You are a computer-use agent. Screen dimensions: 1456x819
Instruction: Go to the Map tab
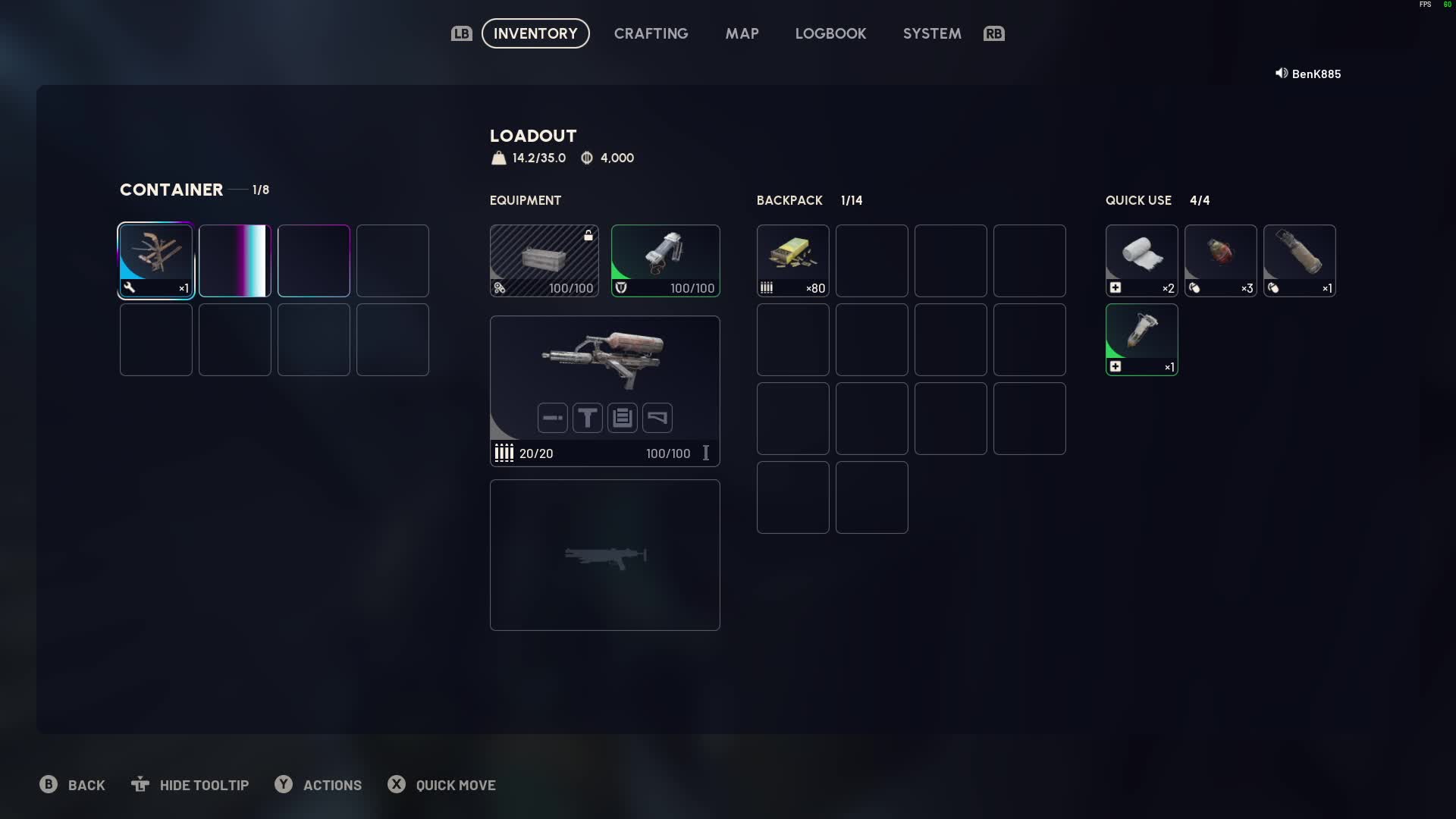tap(742, 33)
